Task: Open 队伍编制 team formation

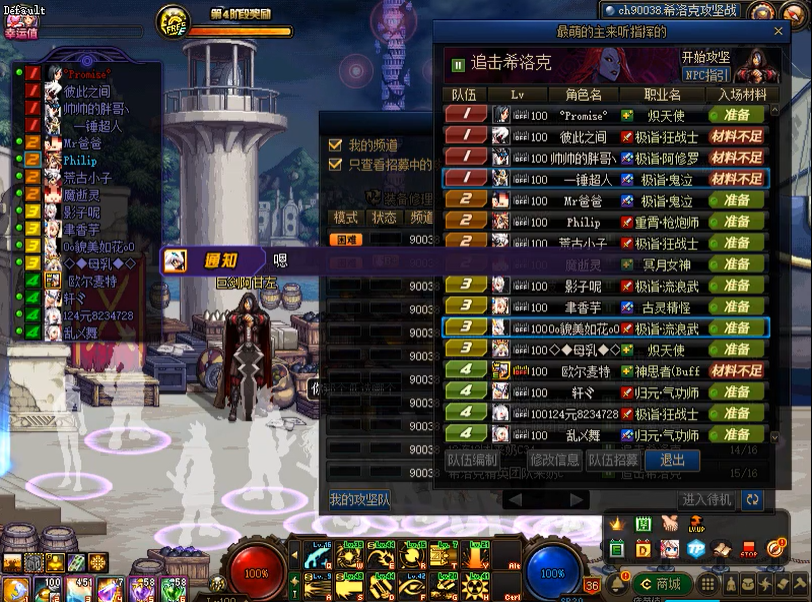Action: tap(472, 460)
